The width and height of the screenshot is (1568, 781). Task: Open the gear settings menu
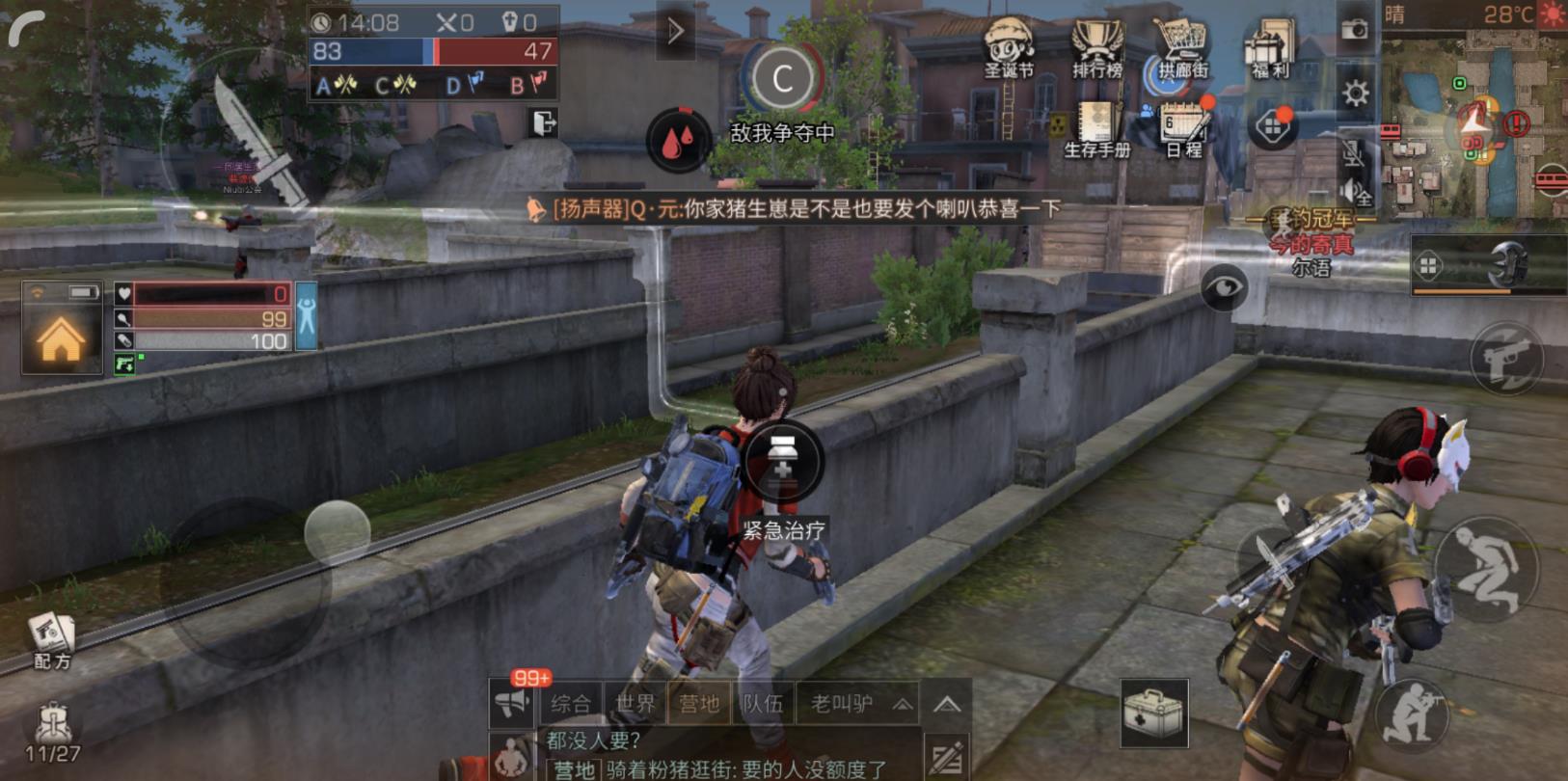[1355, 93]
